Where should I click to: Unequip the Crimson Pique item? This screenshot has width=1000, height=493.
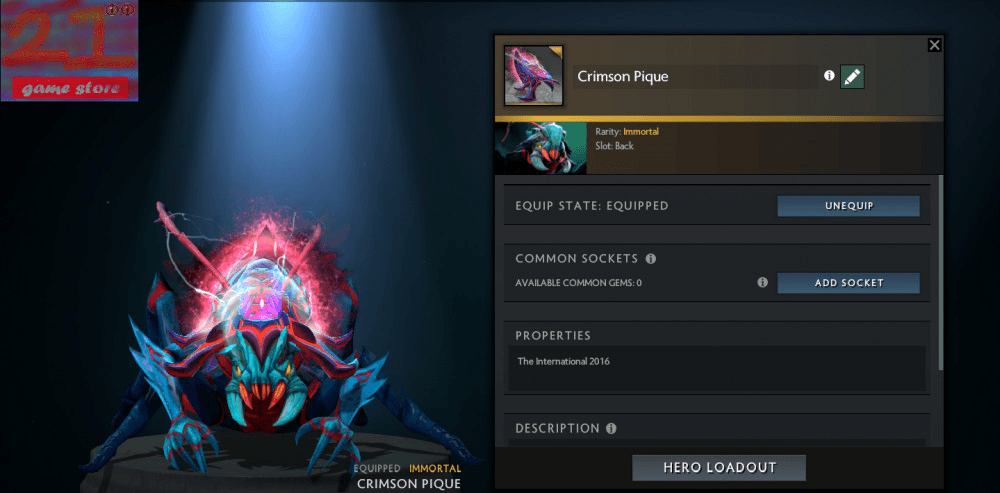pos(848,206)
